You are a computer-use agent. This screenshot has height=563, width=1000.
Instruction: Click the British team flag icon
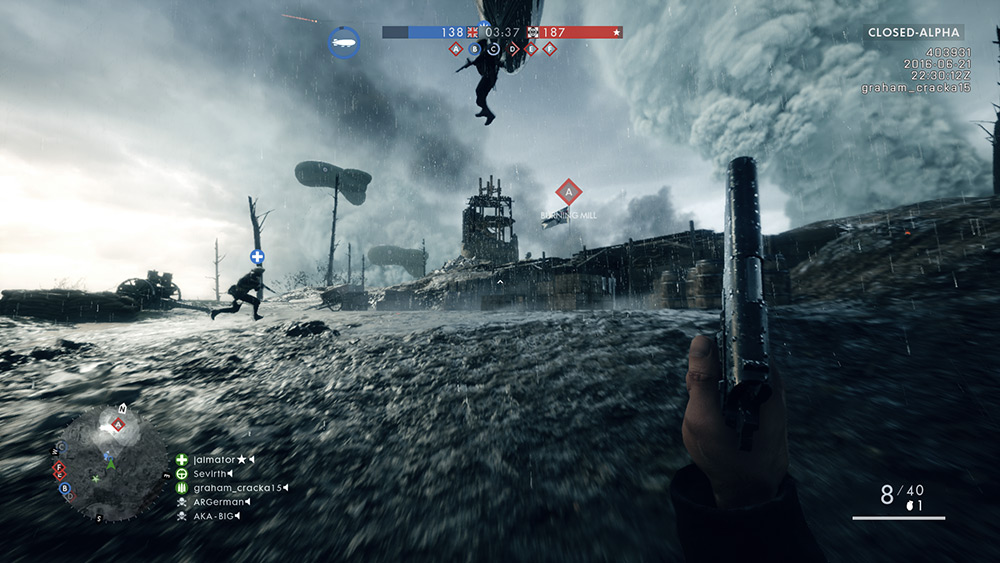(x=473, y=32)
